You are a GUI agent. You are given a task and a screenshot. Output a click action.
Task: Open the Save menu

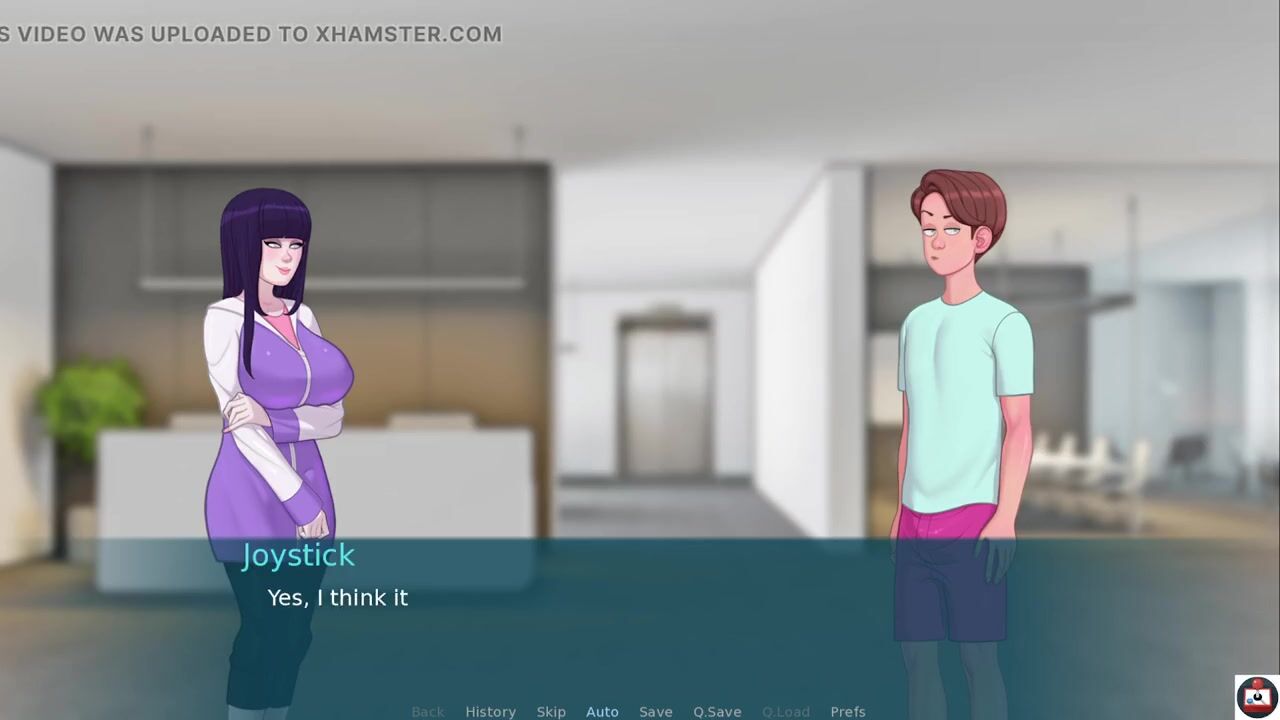coord(656,711)
